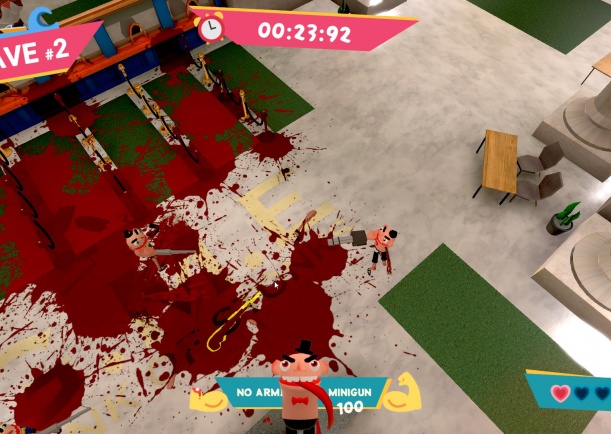
Task: Click the red alarm clock icon
Action: pos(211,27)
